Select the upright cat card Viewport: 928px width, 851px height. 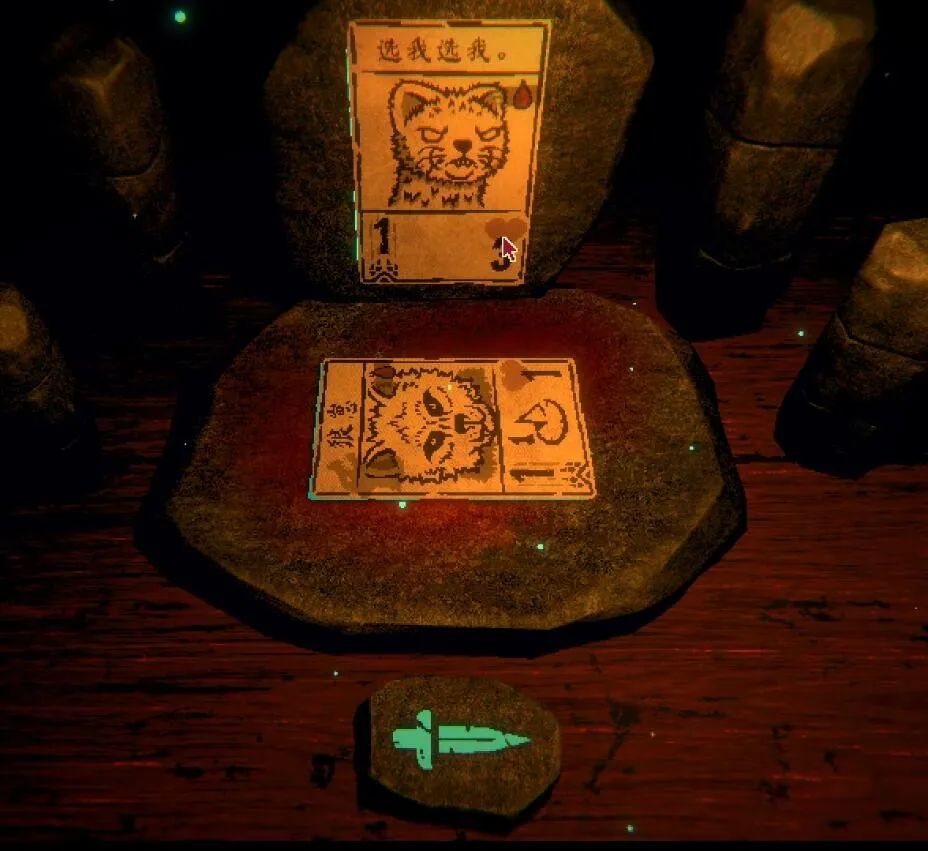[448, 150]
